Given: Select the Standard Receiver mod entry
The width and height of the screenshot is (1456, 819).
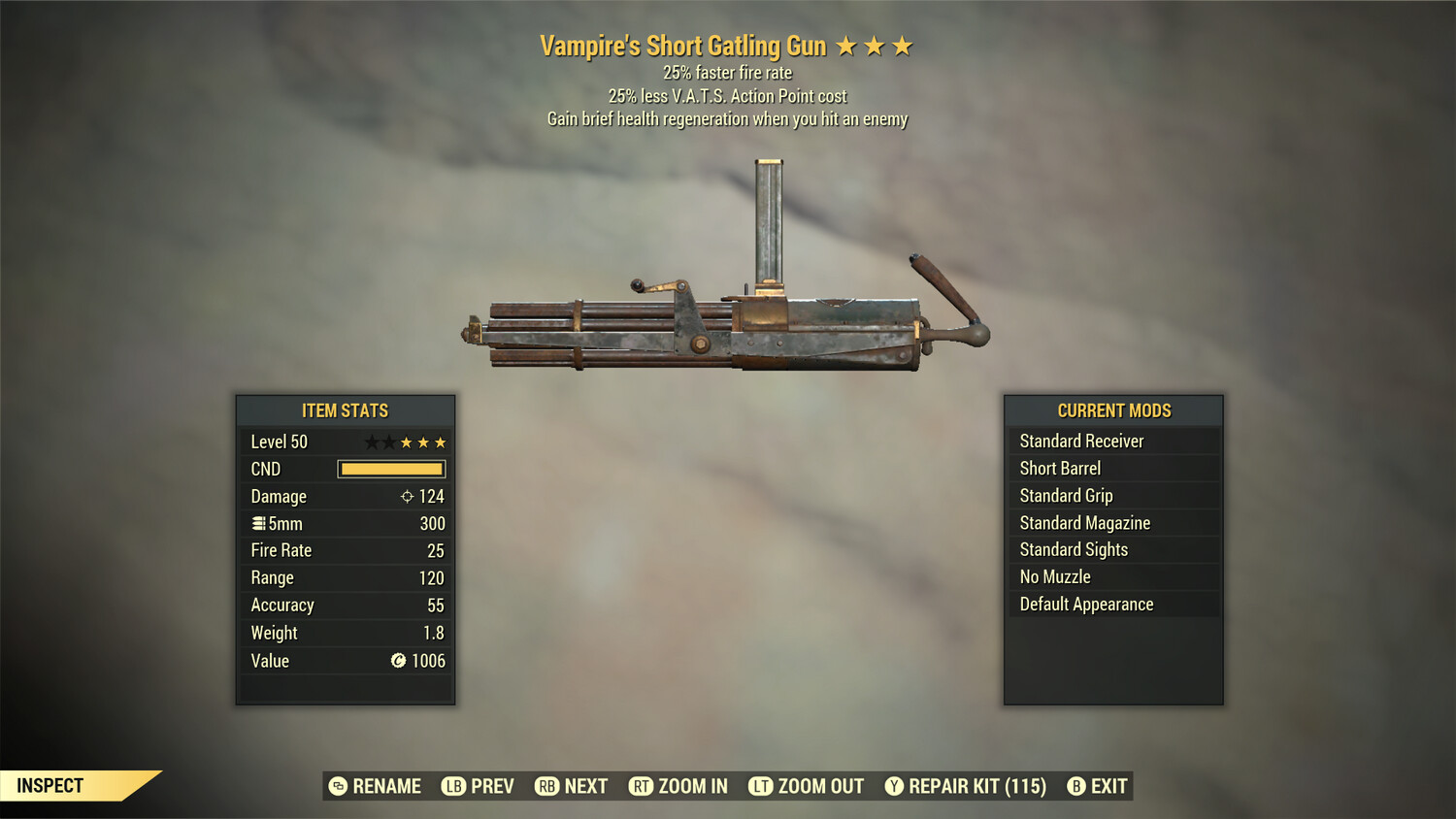Looking at the screenshot, I should click(x=1081, y=441).
